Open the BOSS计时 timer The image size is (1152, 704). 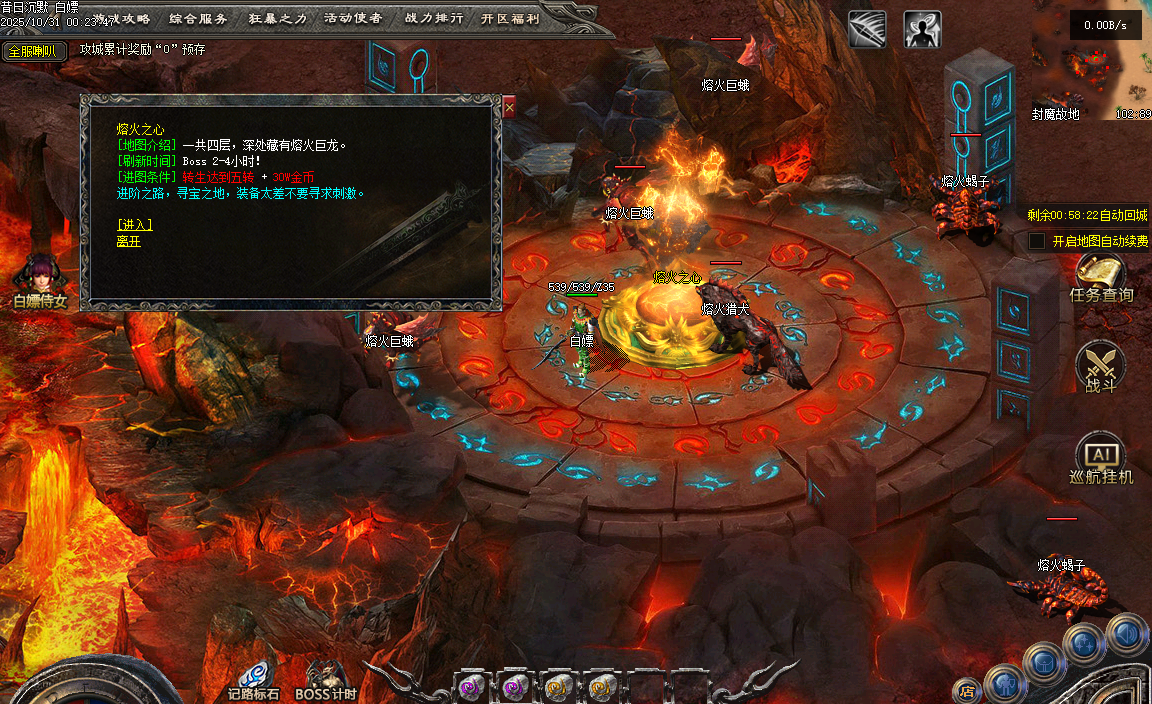coord(326,679)
